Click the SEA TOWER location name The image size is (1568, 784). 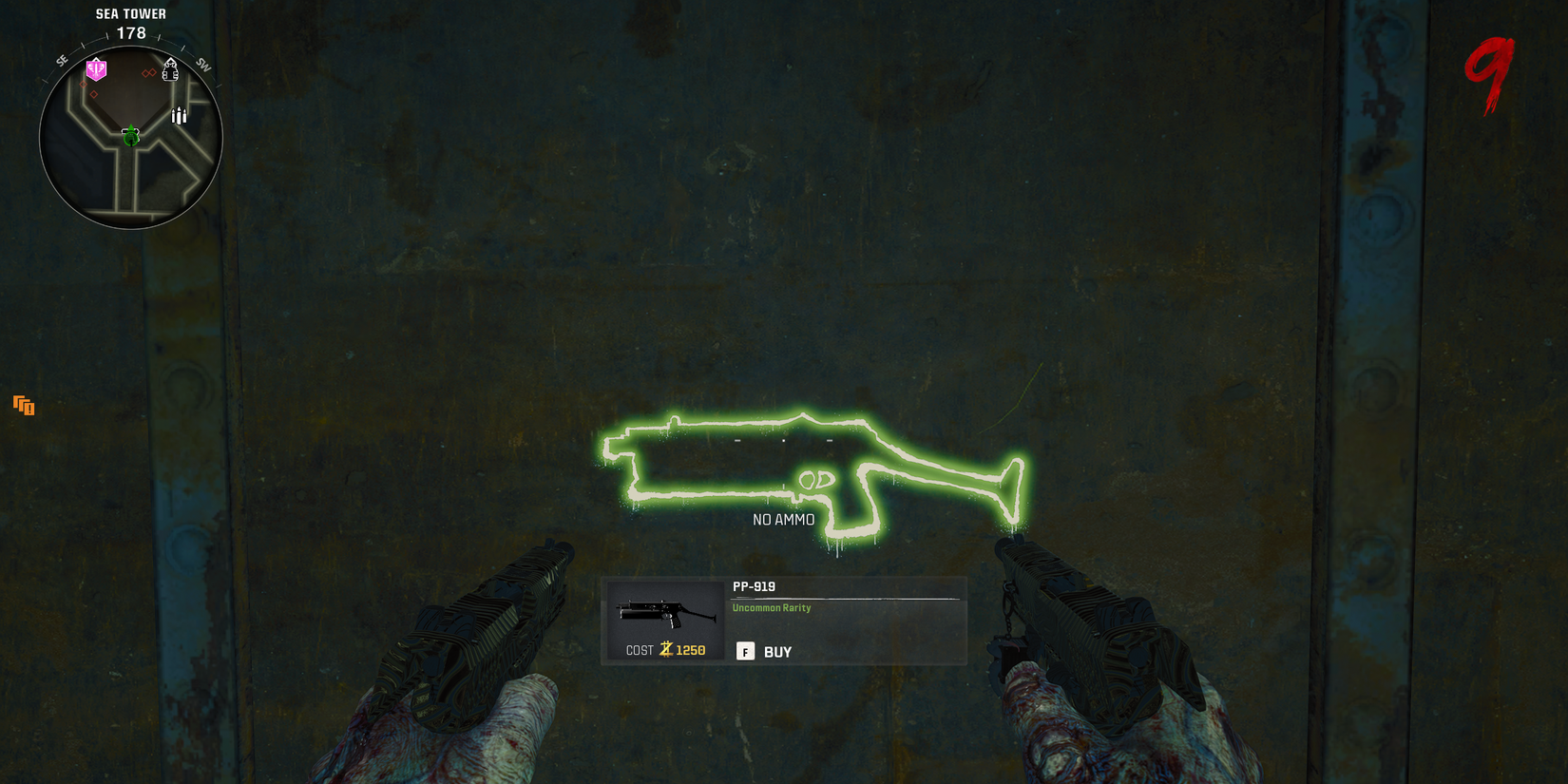click(130, 13)
